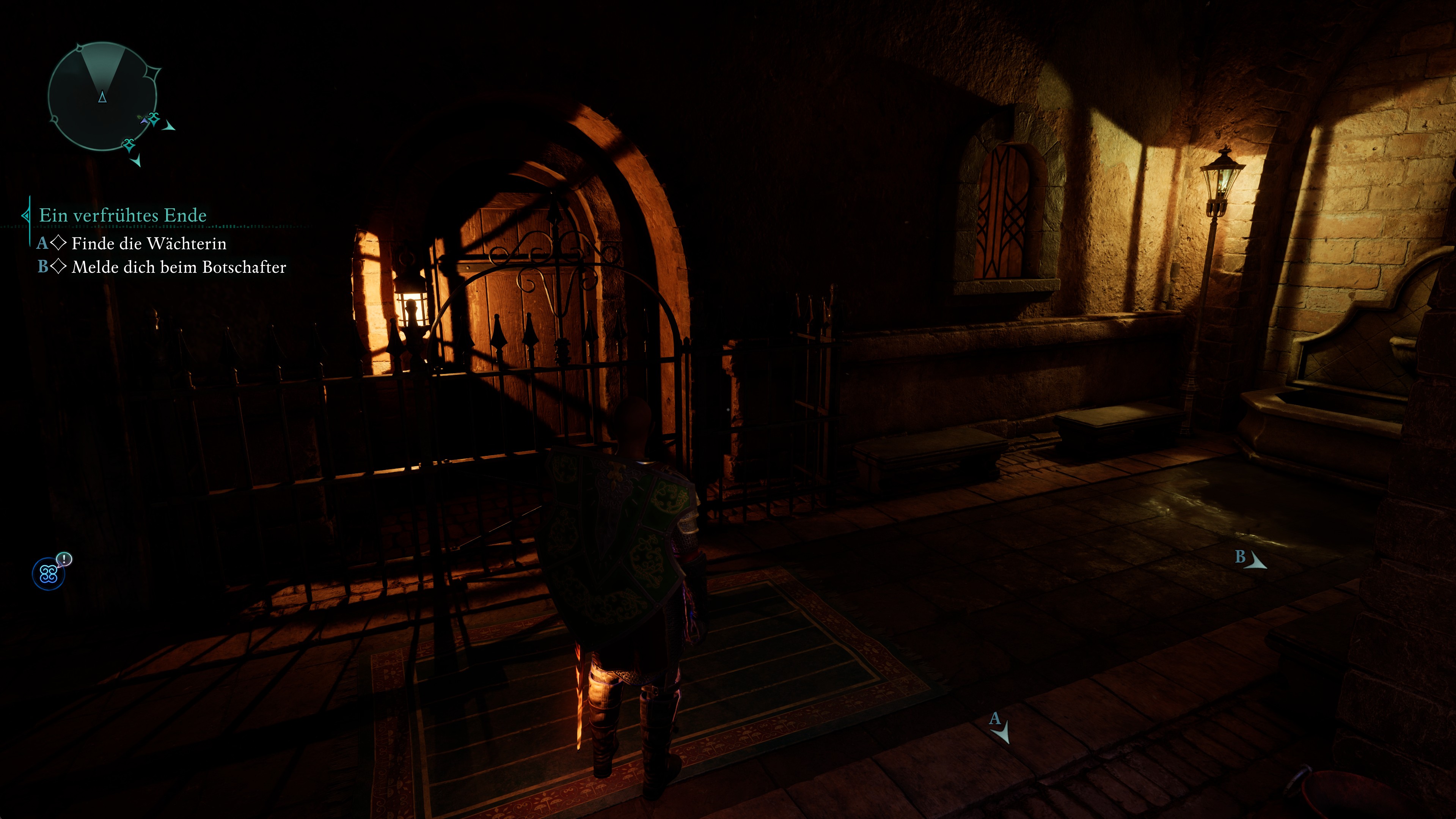
Task: Select the teal quest marker on the minimap
Action: tap(154, 120)
